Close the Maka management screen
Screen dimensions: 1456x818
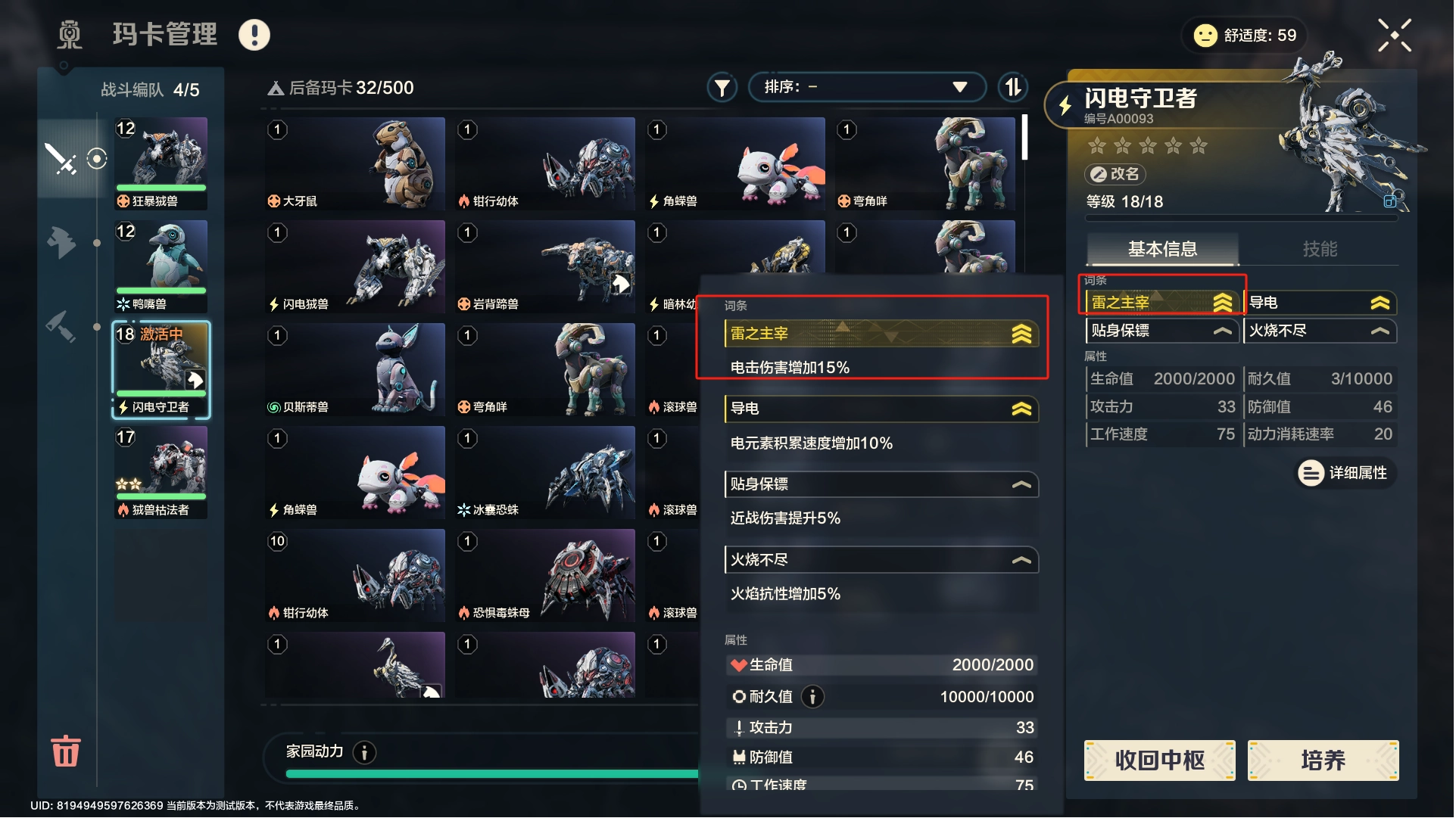click(1394, 36)
